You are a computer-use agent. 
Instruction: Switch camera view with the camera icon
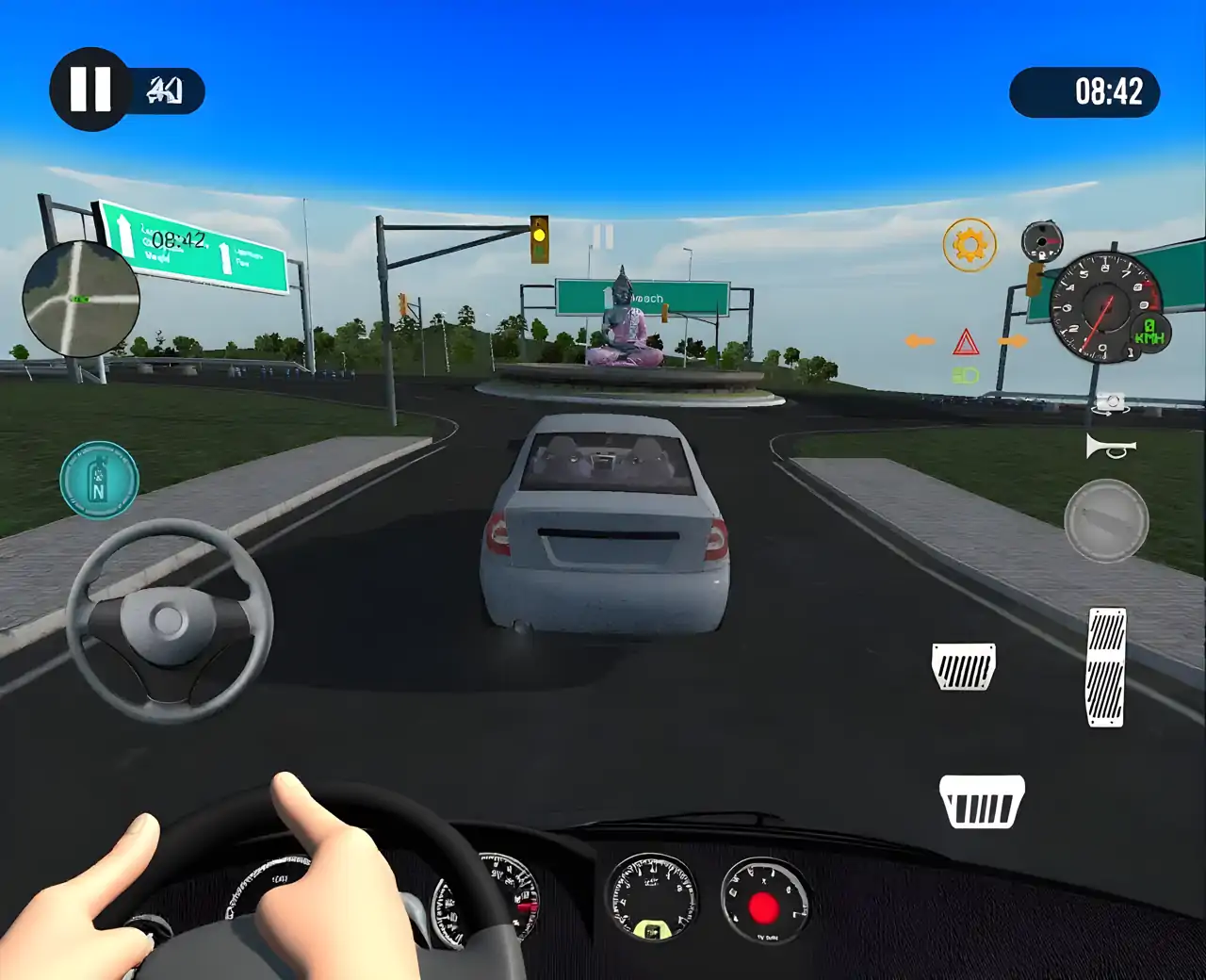click(1111, 404)
